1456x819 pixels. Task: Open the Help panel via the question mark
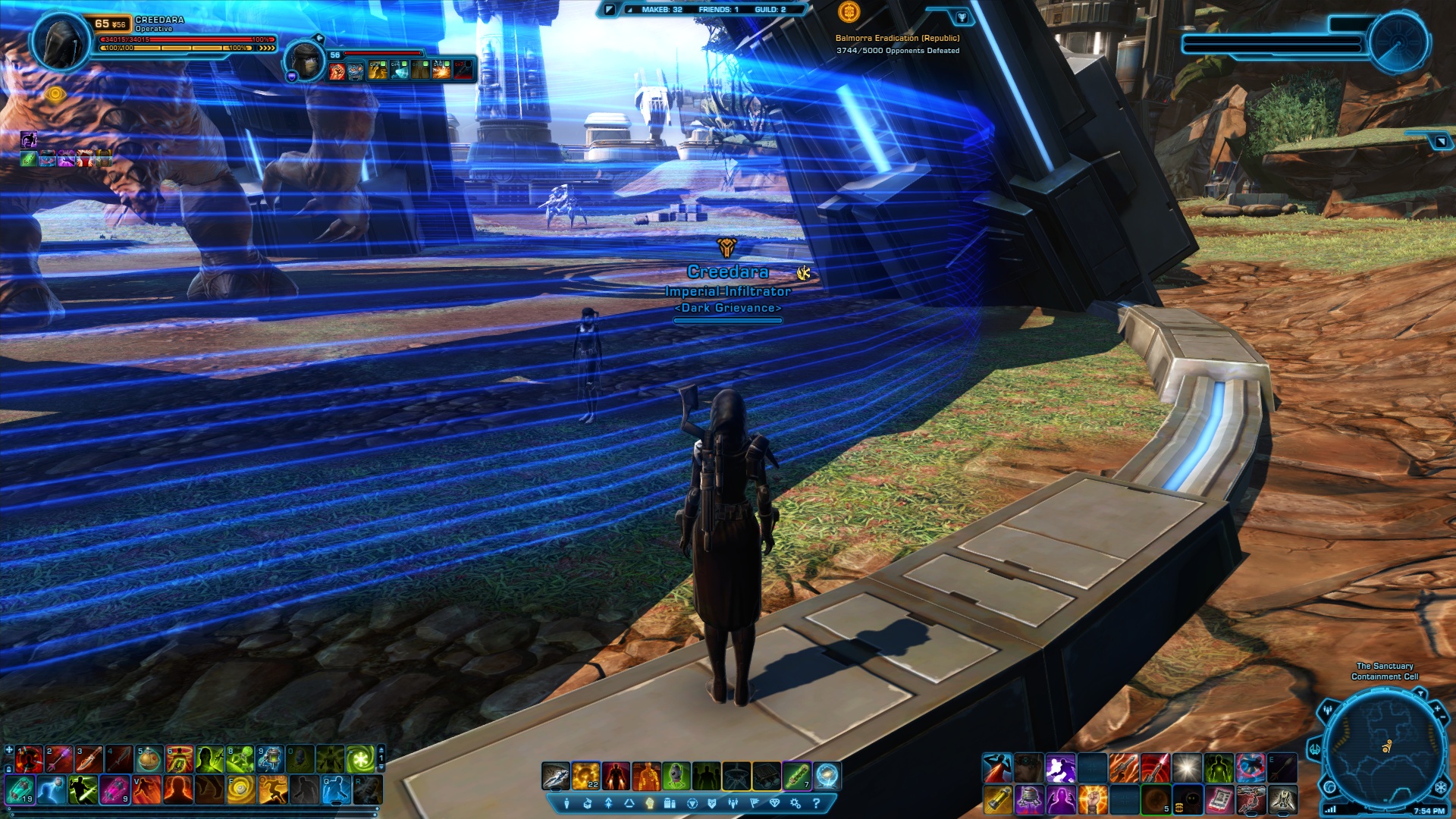(817, 803)
